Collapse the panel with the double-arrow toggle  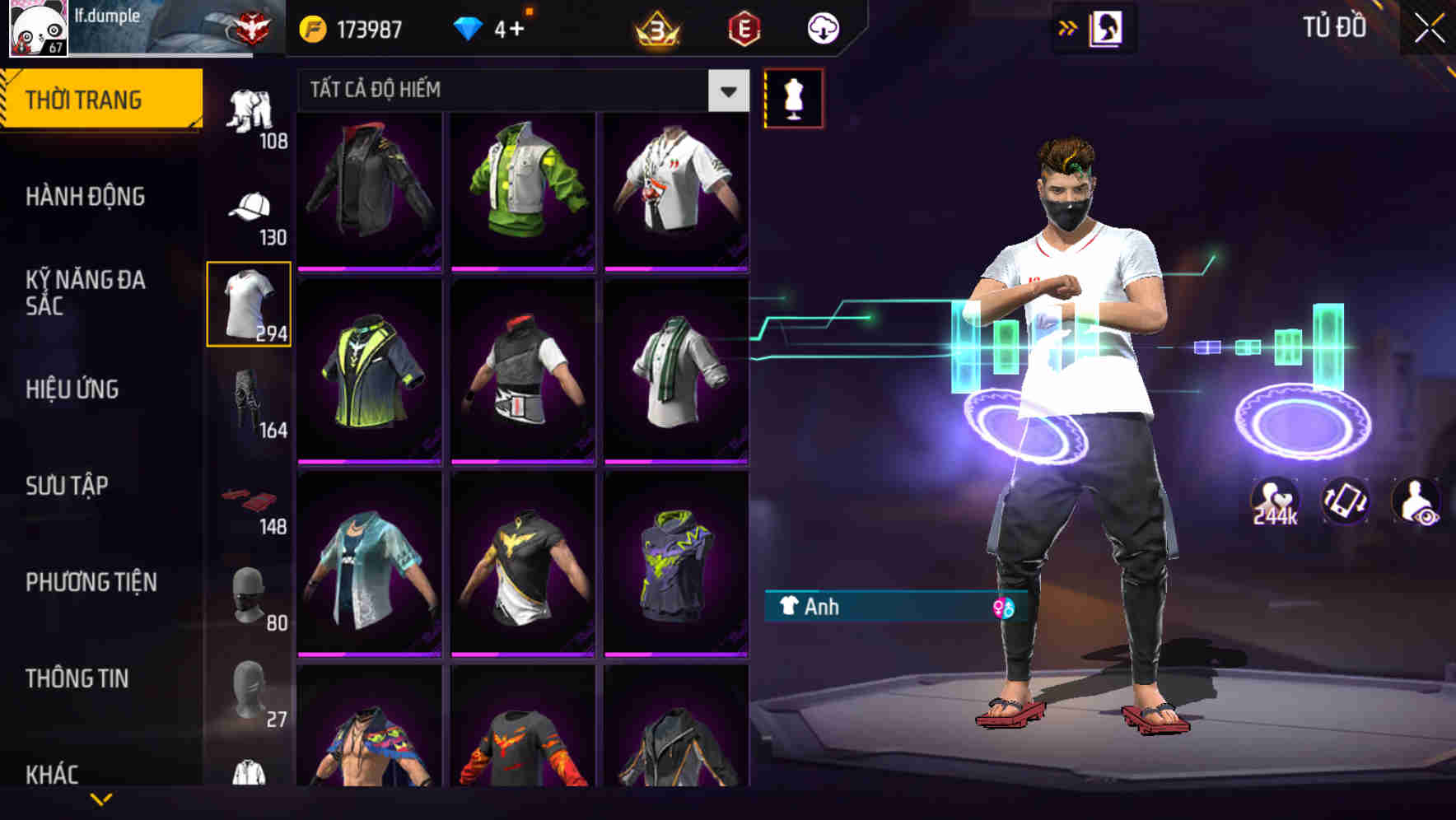[1068, 27]
